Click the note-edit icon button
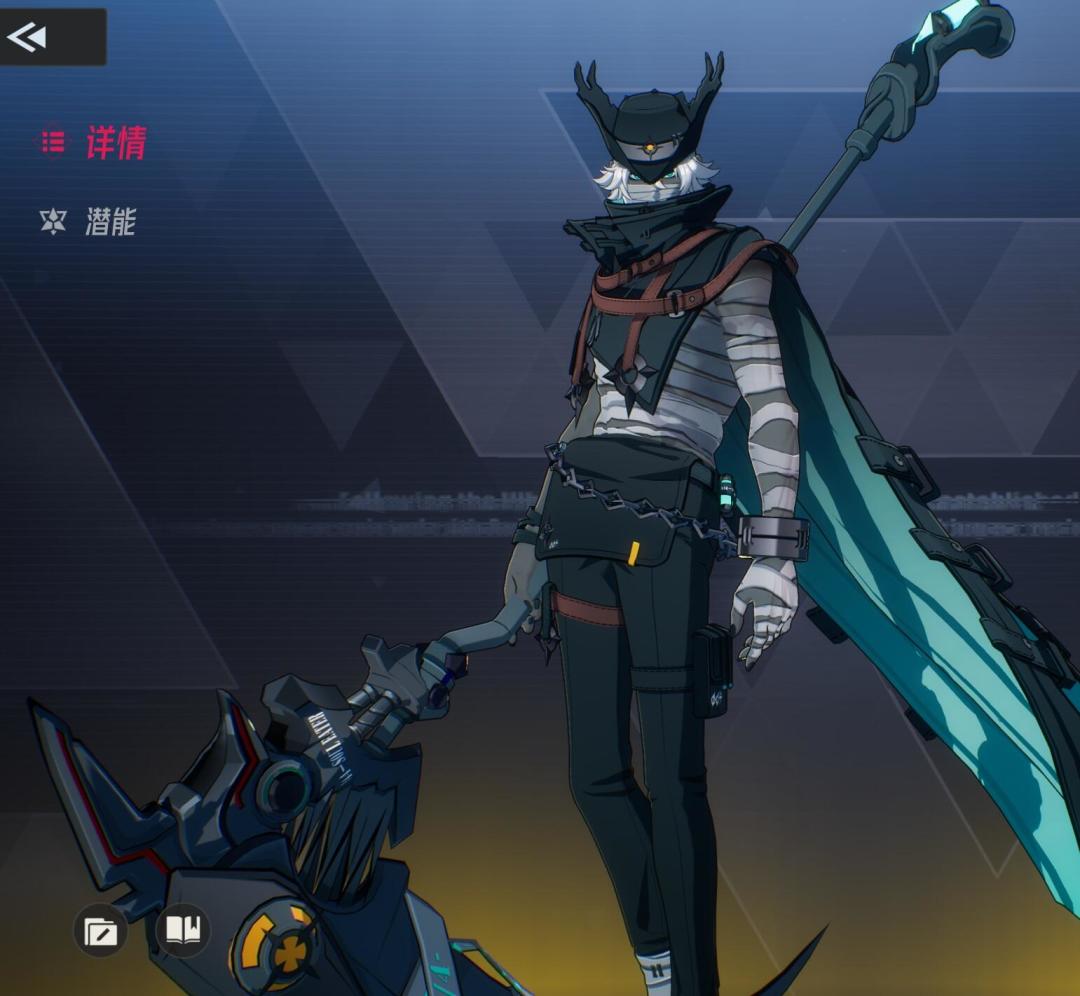This screenshot has height=996, width=1080. pos(100,932)
